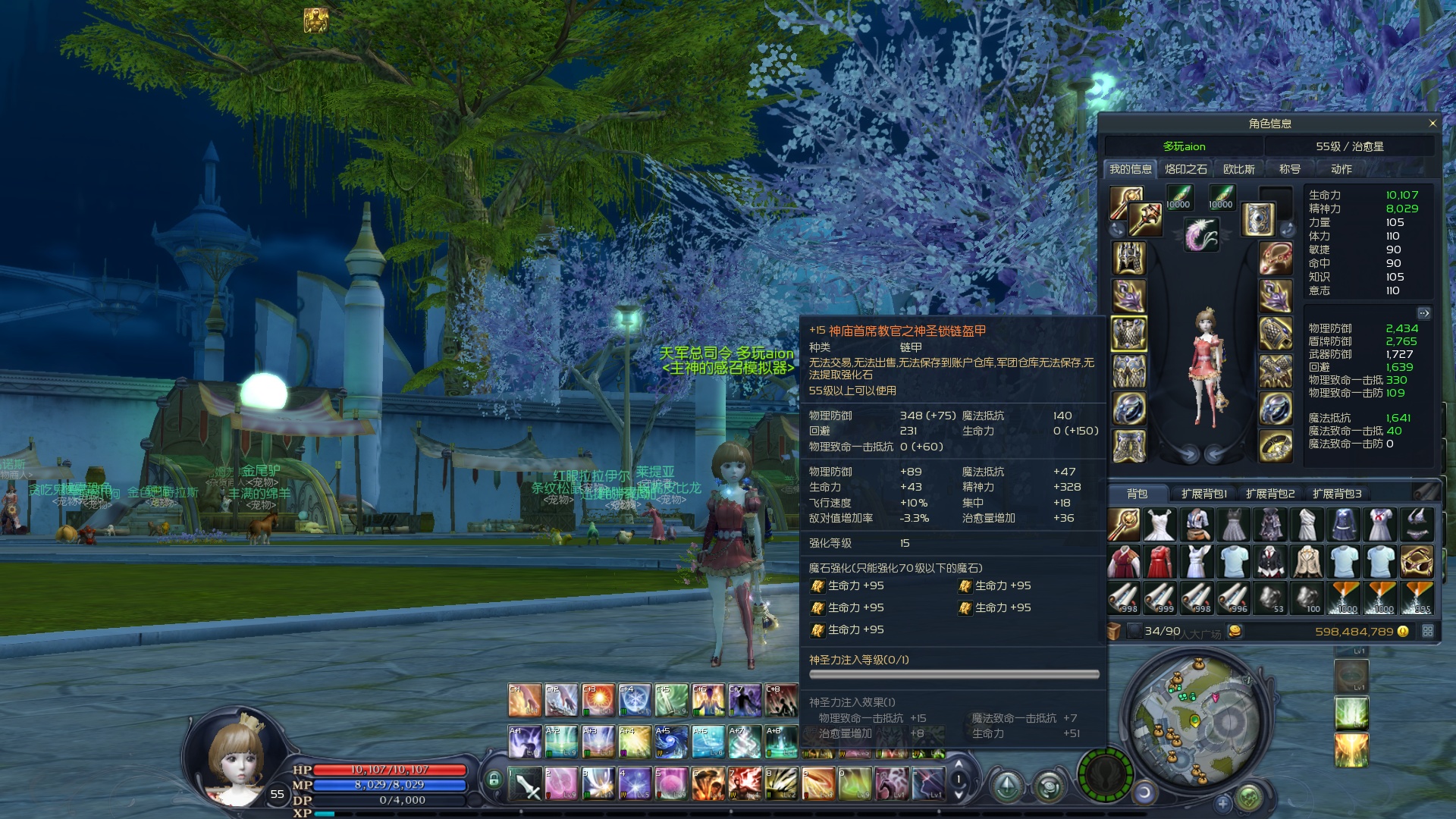
Task: Use the snowflake skill on Ctrl+4
Action: (x=634, y=701)
